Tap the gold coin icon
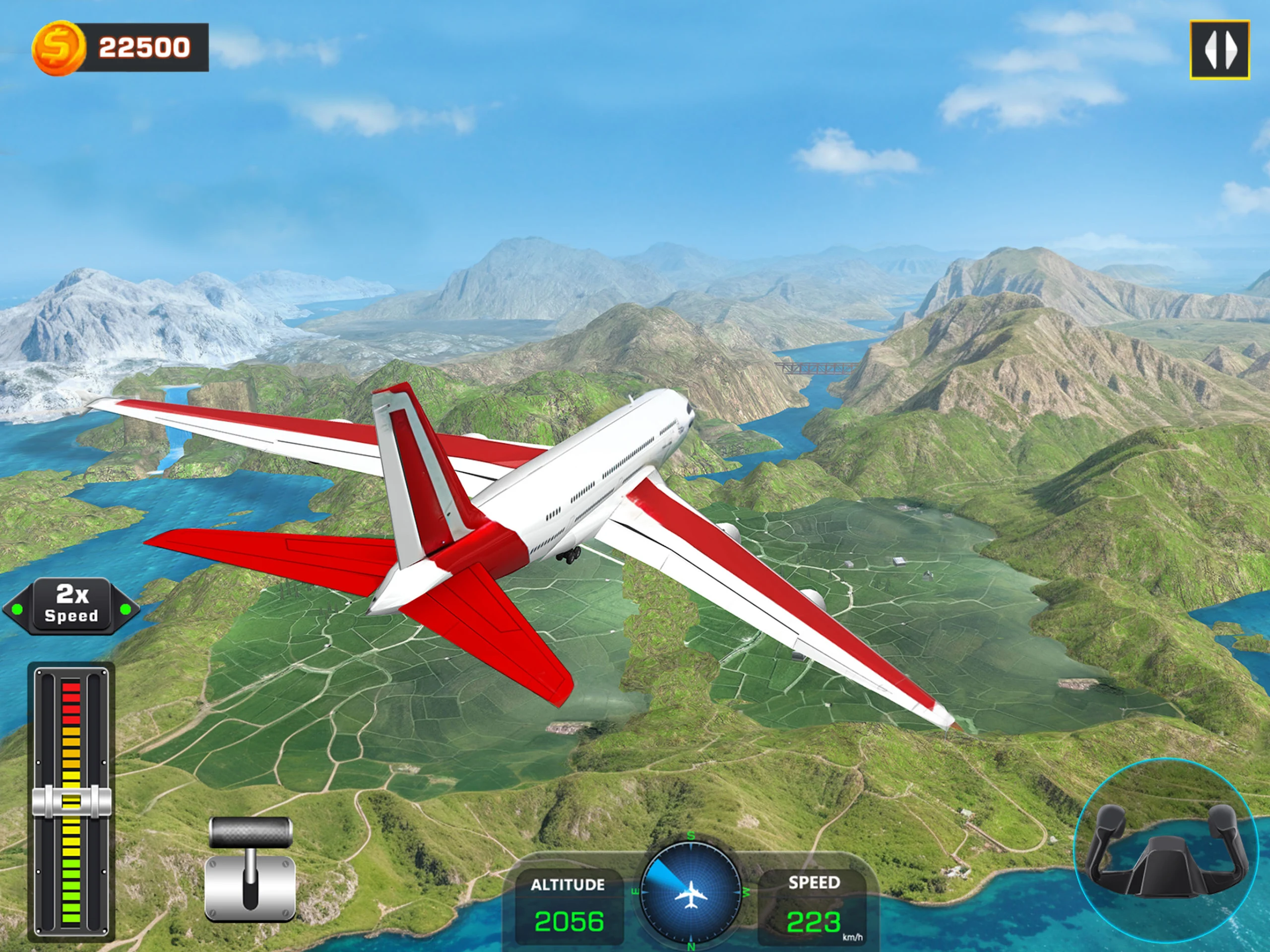The width and height of the screenshot is (1270, 952). click(x=58, y=48)
